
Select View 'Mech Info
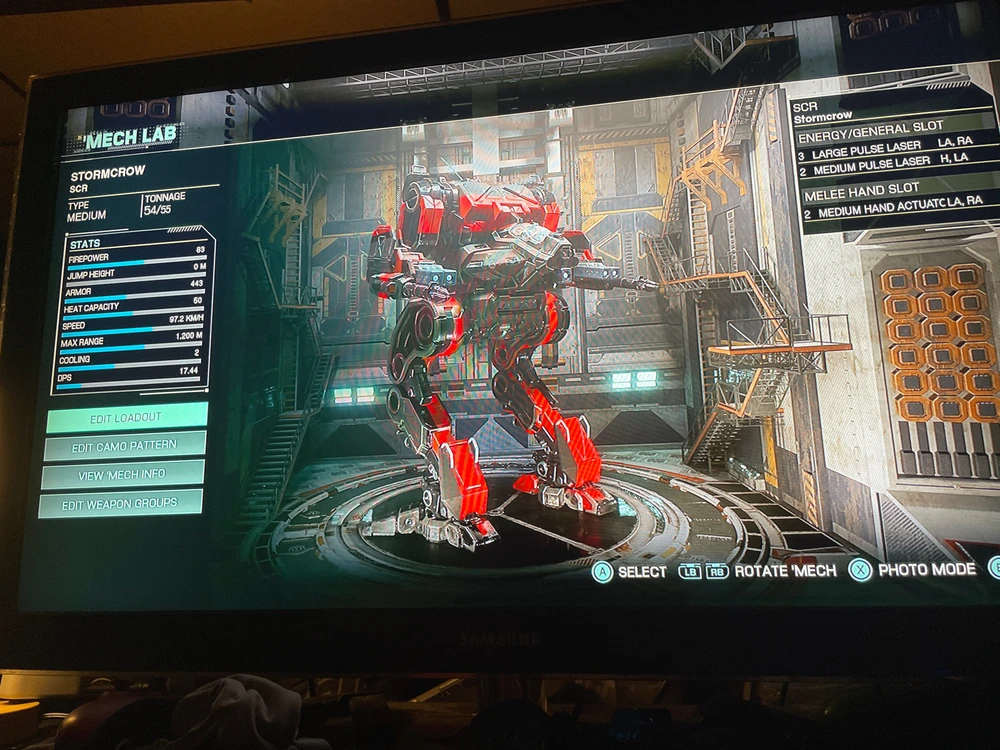[123, 474]
